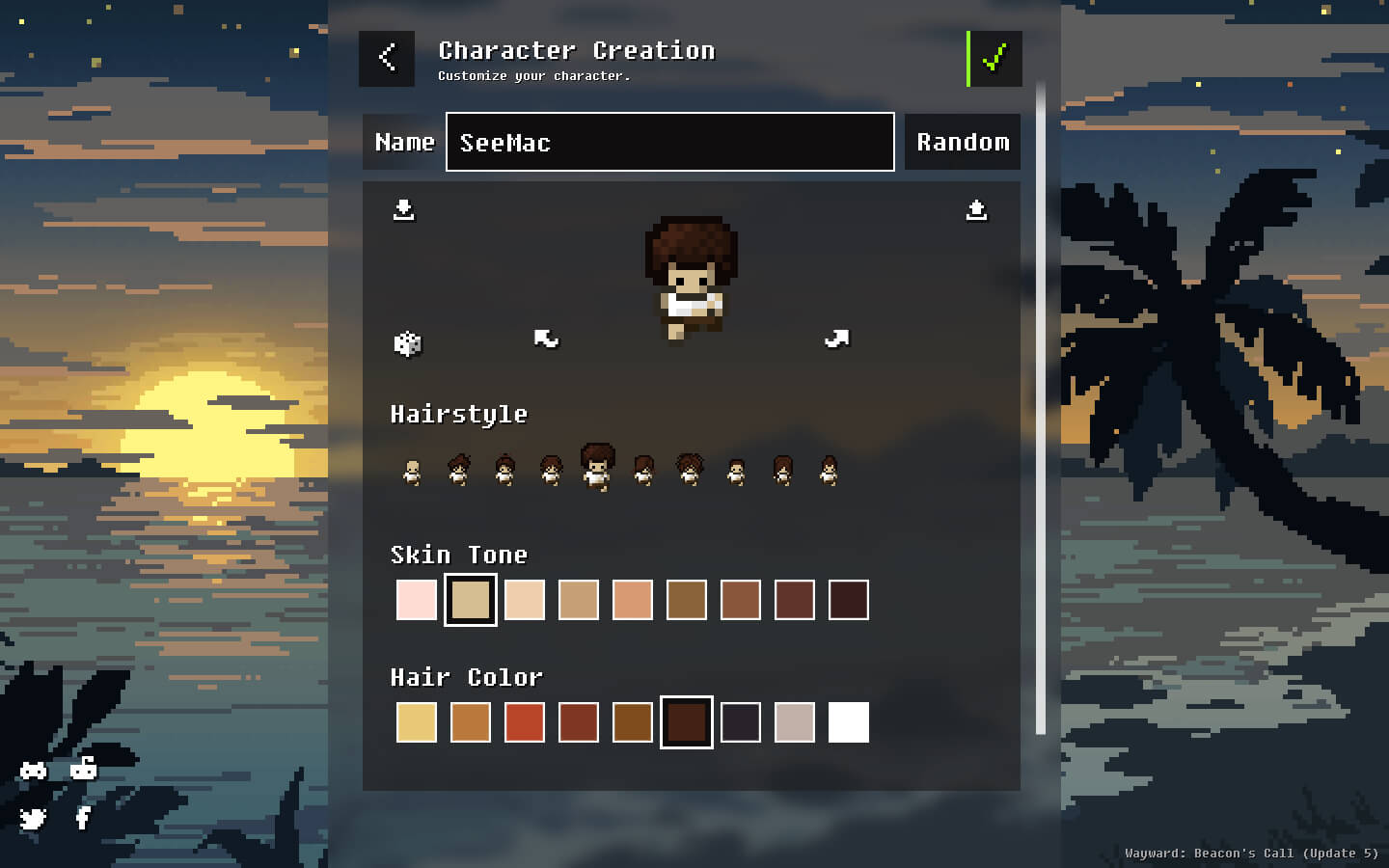Pick the darkest skin tone swatch
This screenshot has height=868, width=1389.
click(849, 600)
